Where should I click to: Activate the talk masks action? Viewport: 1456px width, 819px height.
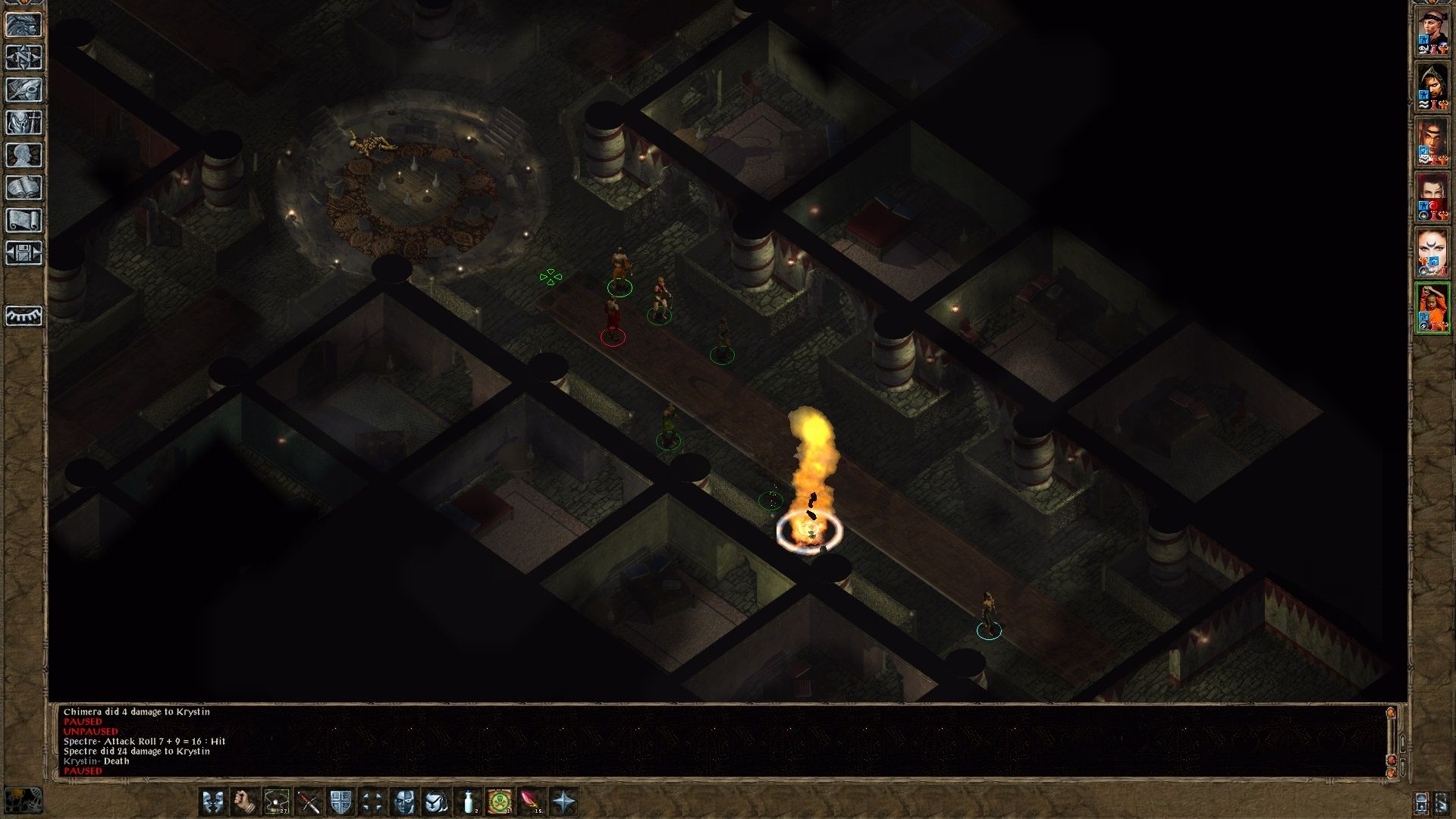coord(213,802)
